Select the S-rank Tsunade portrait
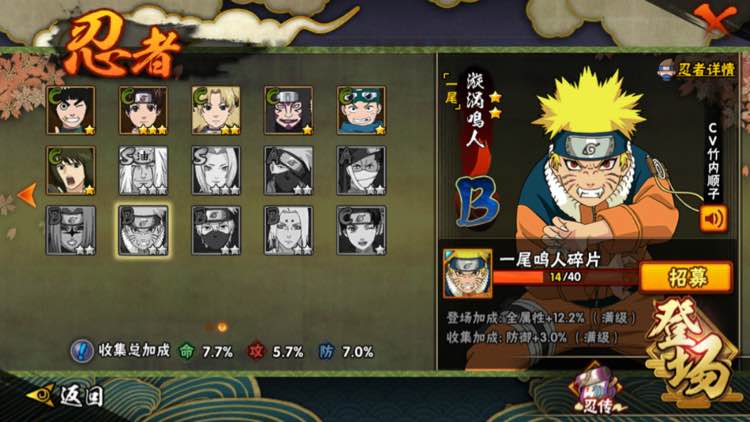The height and width of the screenshot is (422, 750). coord(216,171)
